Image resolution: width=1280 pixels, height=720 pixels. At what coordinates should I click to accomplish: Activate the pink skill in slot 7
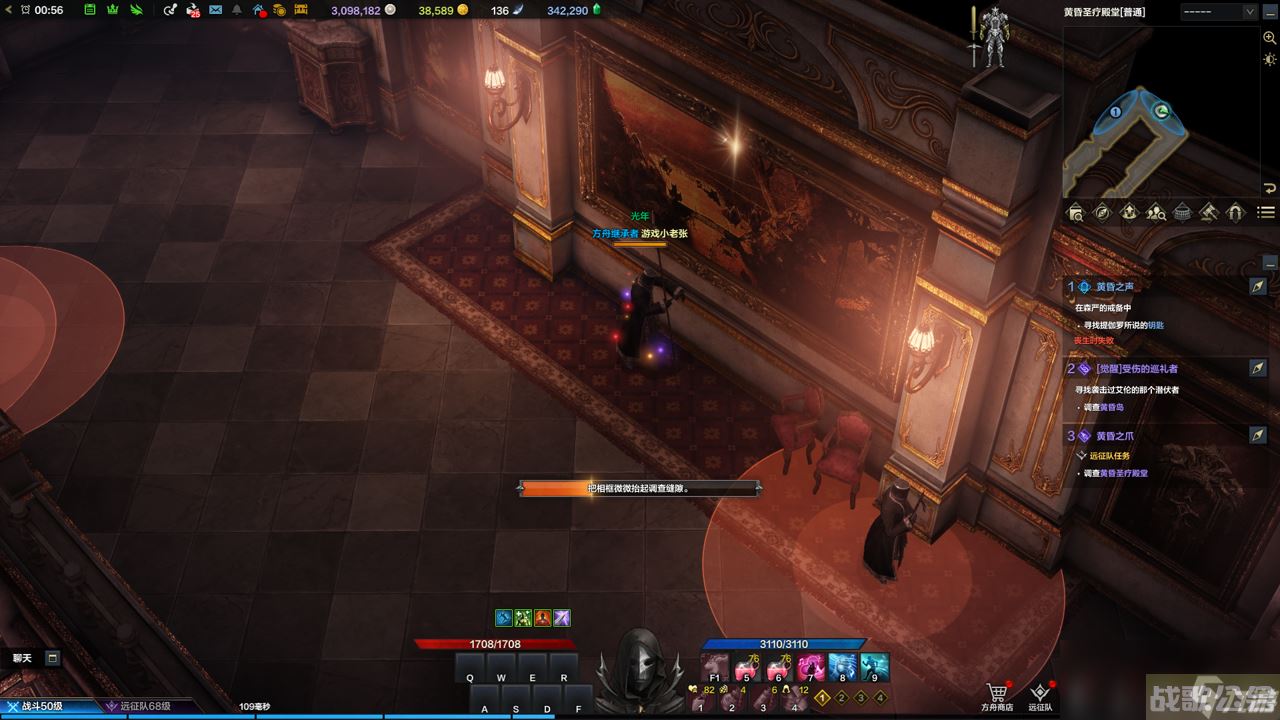coord(810,666)
